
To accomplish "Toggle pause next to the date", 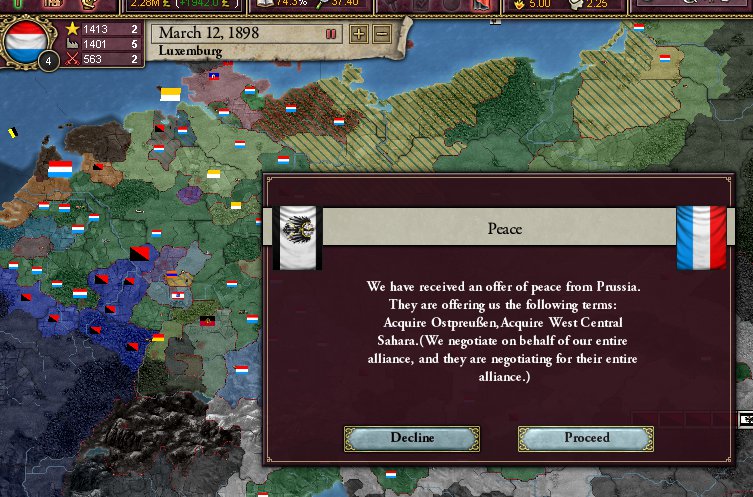I will click(330, 34).
